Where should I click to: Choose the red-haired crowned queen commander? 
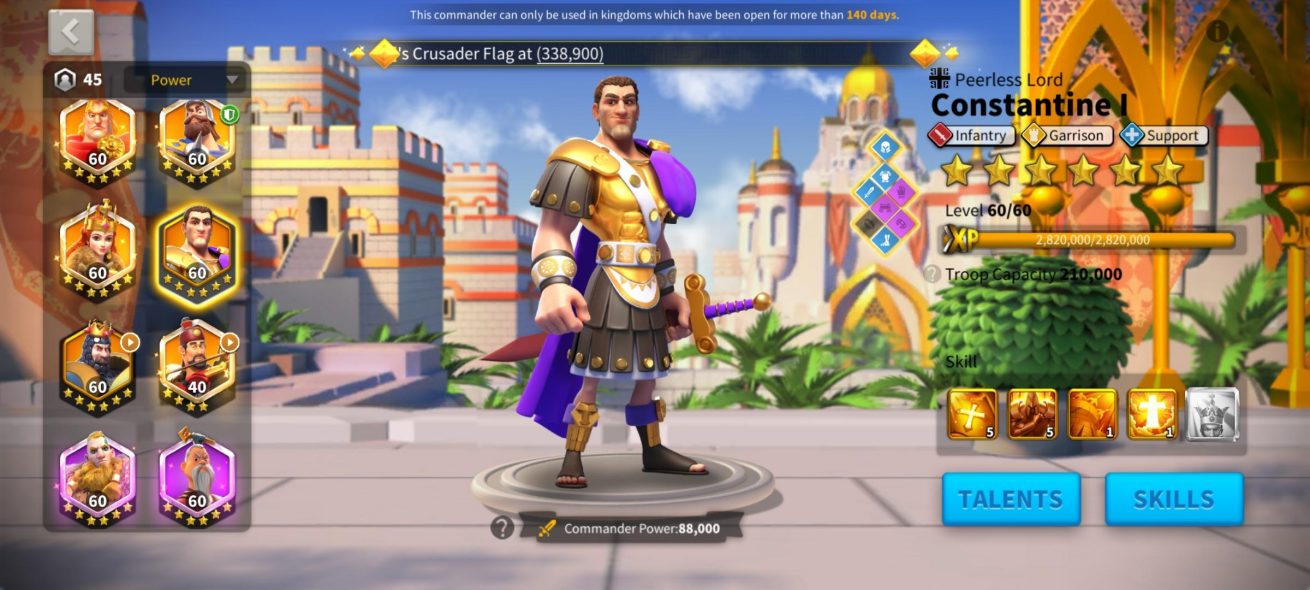point(97,254)
